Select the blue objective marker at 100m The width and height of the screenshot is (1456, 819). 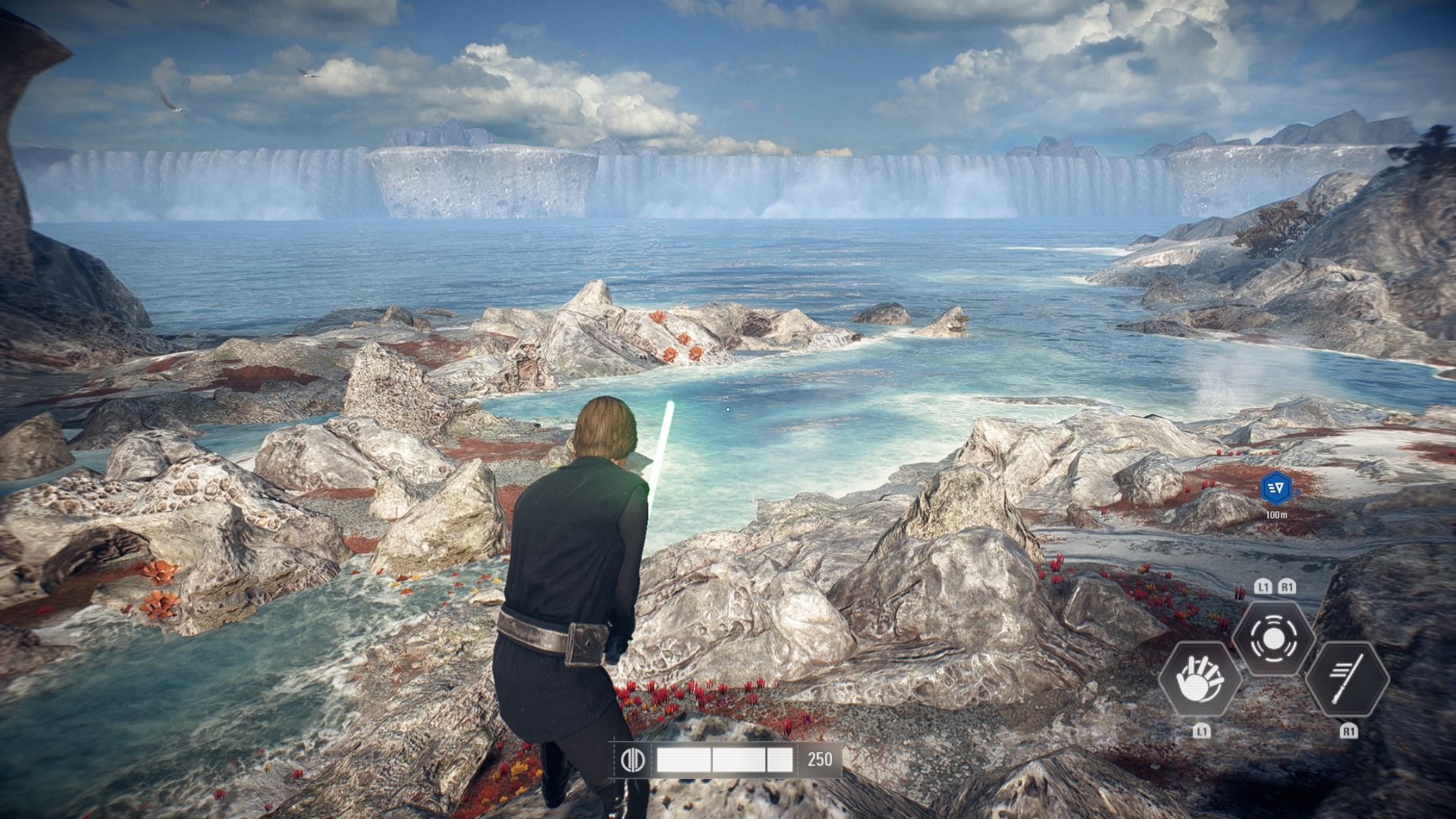point(1276,487)
